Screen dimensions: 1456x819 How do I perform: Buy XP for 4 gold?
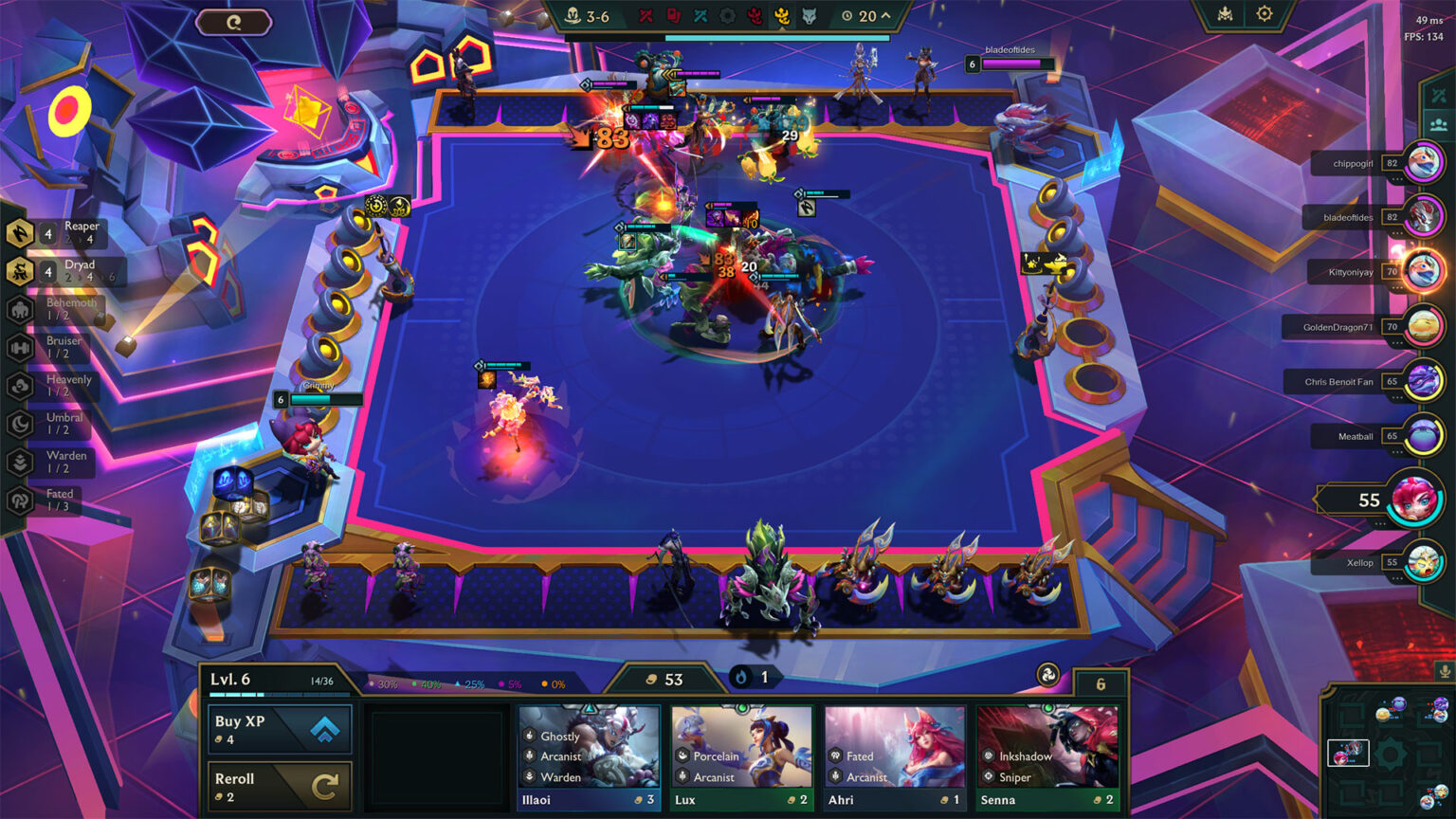[x=280, y=728]
